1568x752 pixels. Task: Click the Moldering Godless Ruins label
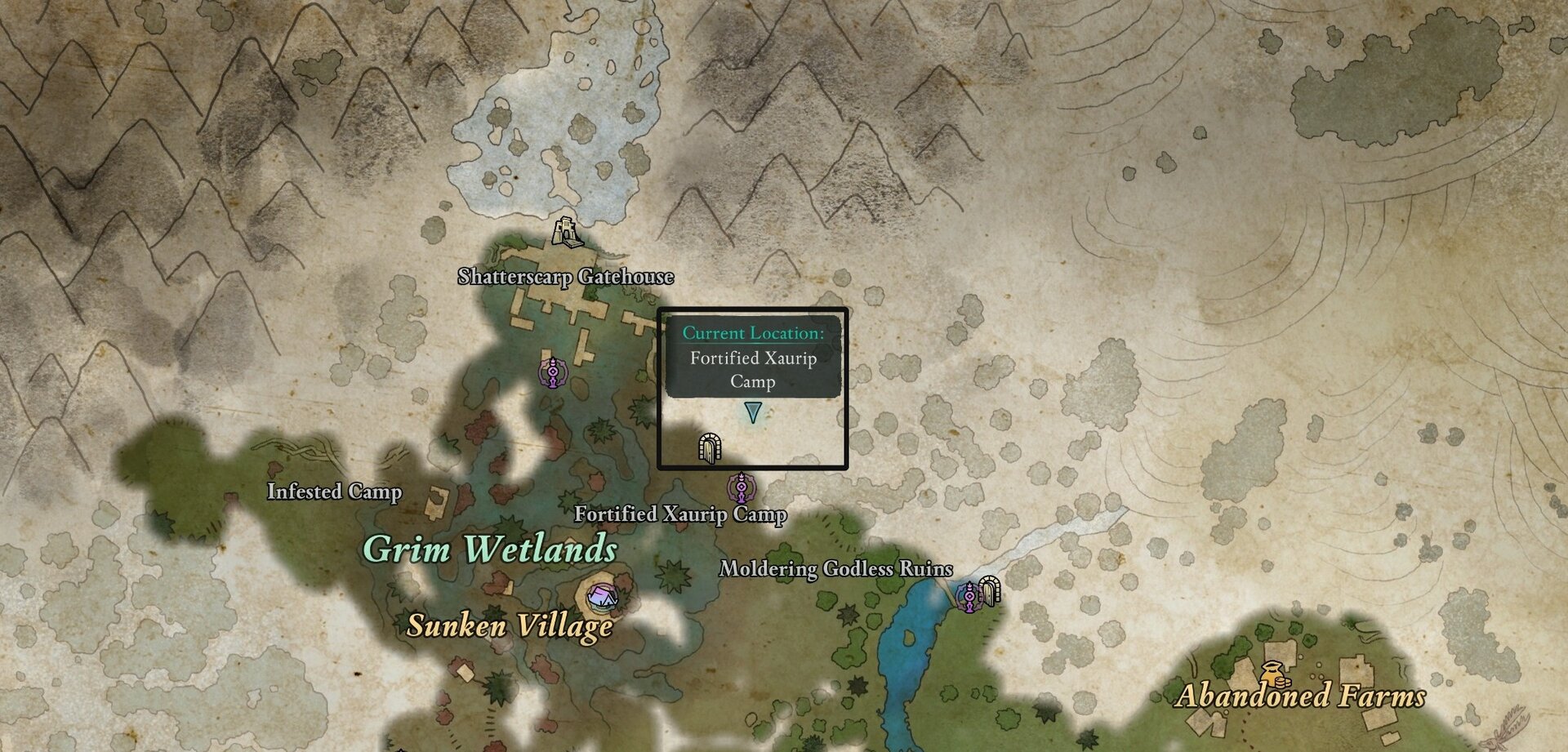coord(835,571)
